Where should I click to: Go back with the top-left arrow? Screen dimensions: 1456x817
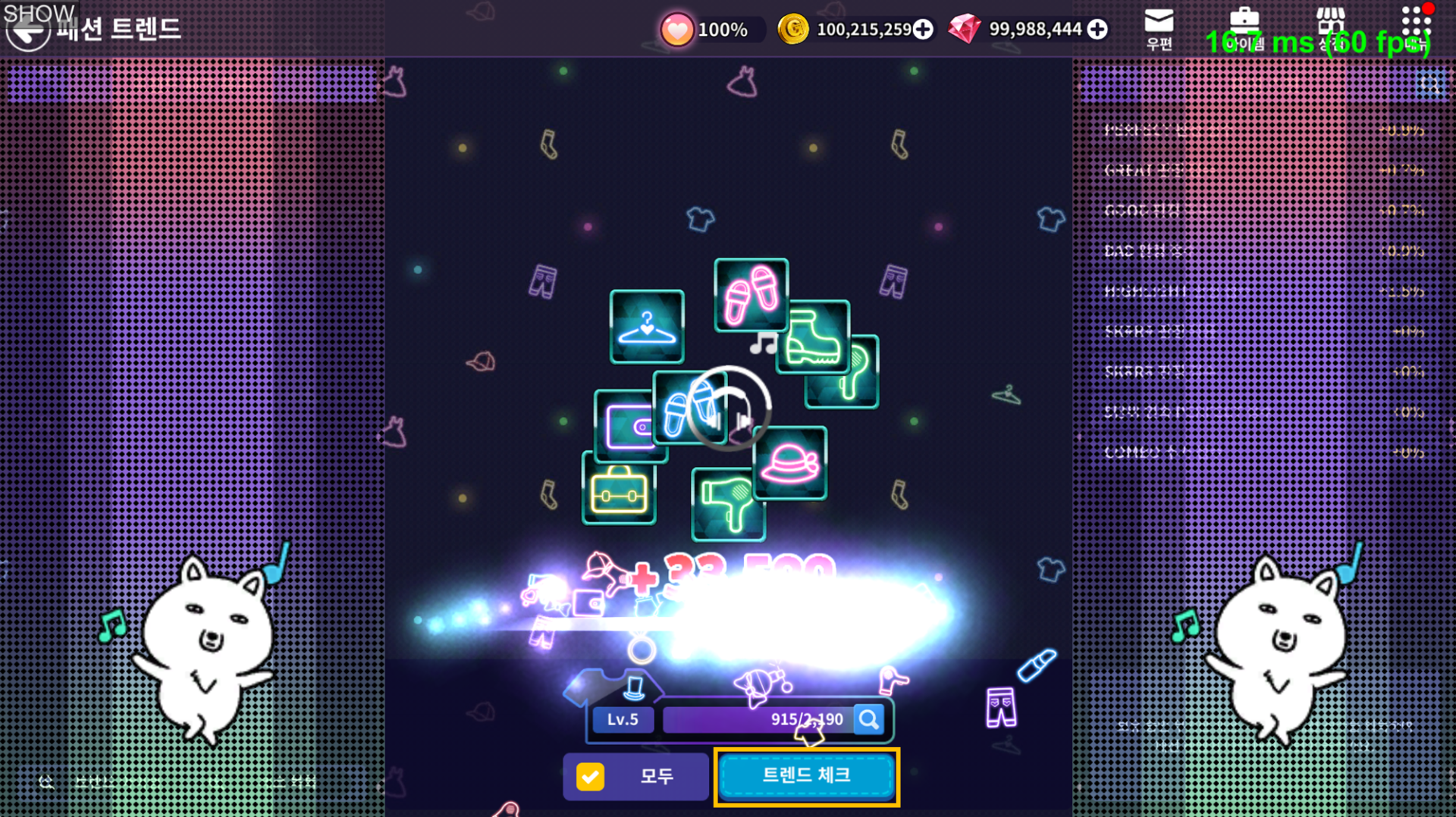click(x=28, y=32)
